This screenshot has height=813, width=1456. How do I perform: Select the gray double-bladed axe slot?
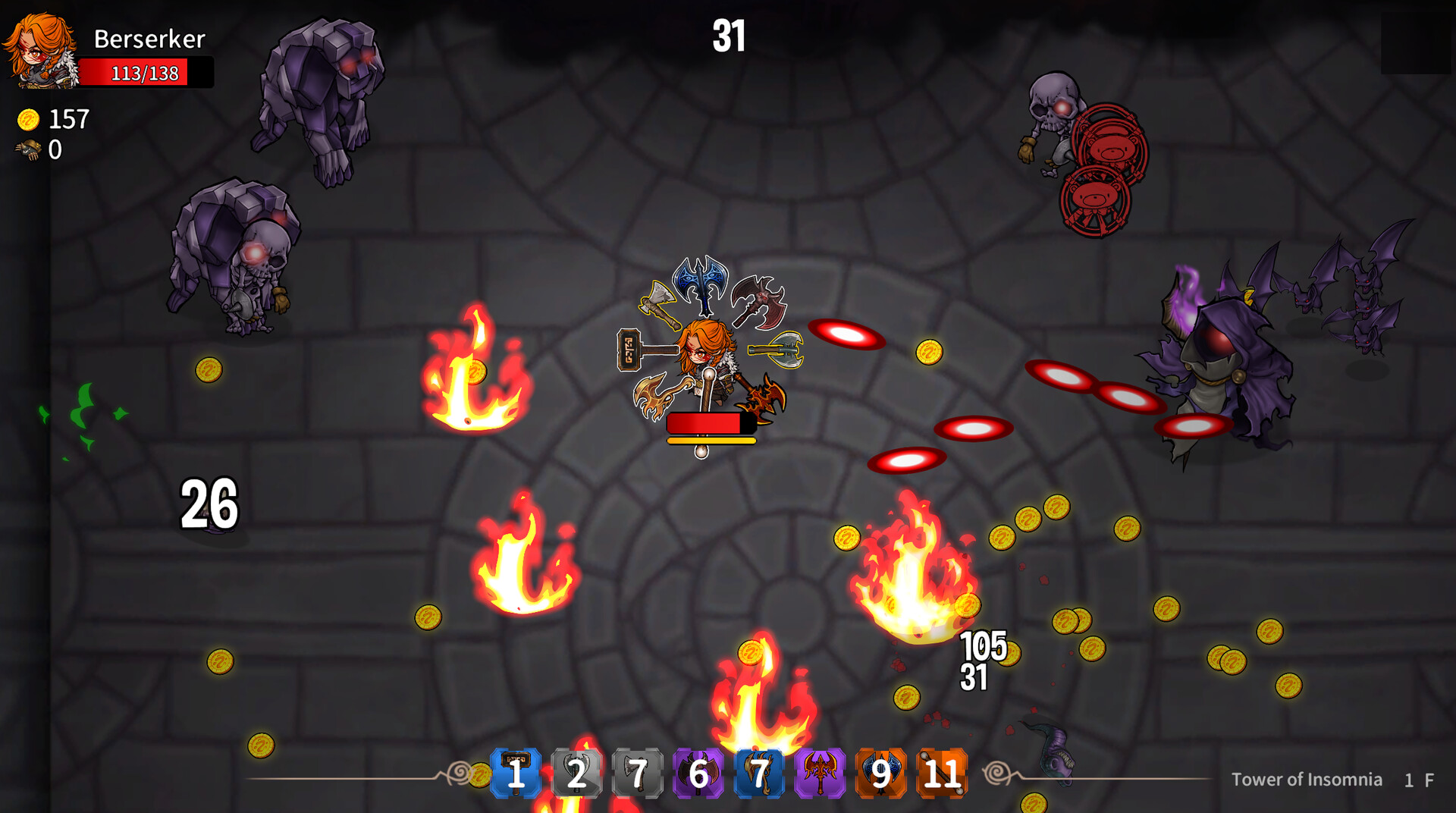click(577, 773)
